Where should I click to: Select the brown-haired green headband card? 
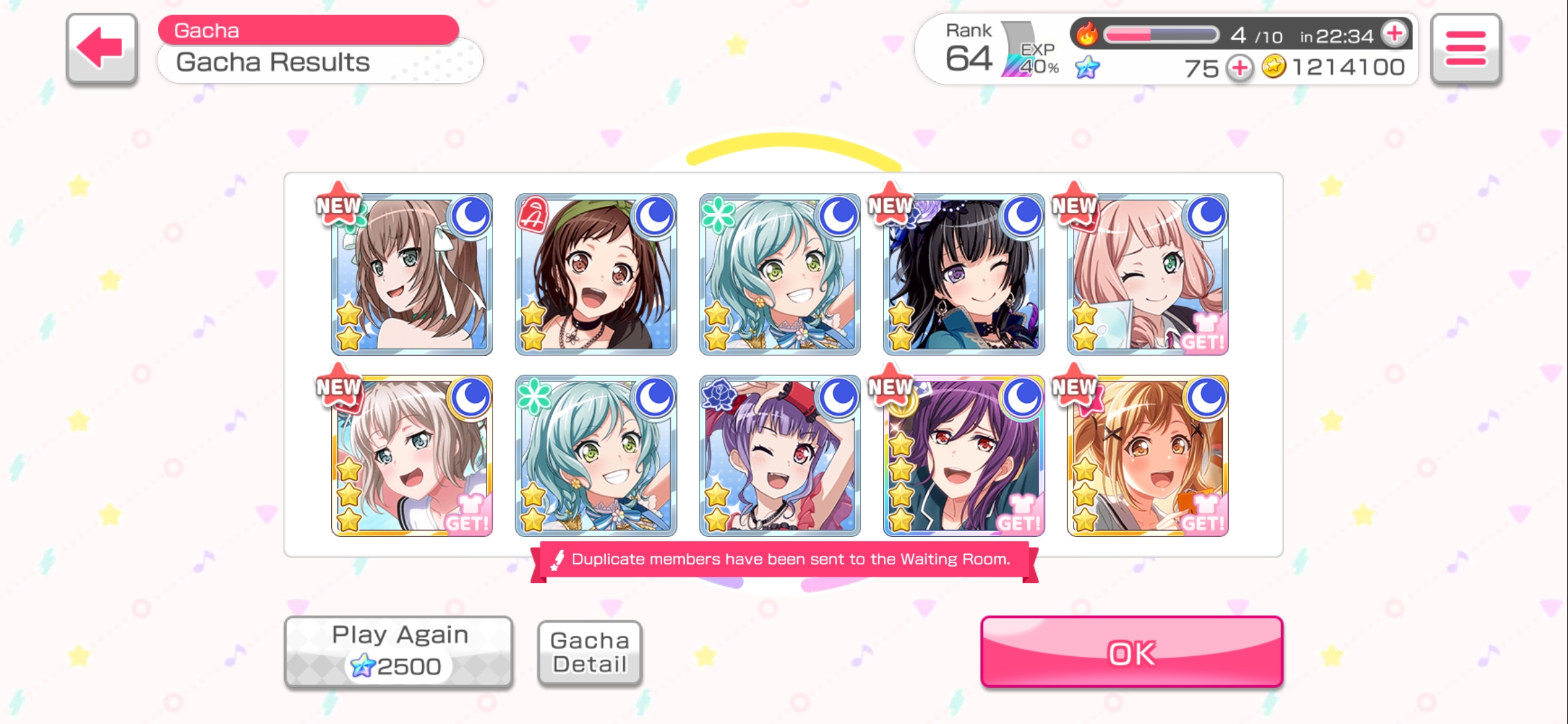596,275
